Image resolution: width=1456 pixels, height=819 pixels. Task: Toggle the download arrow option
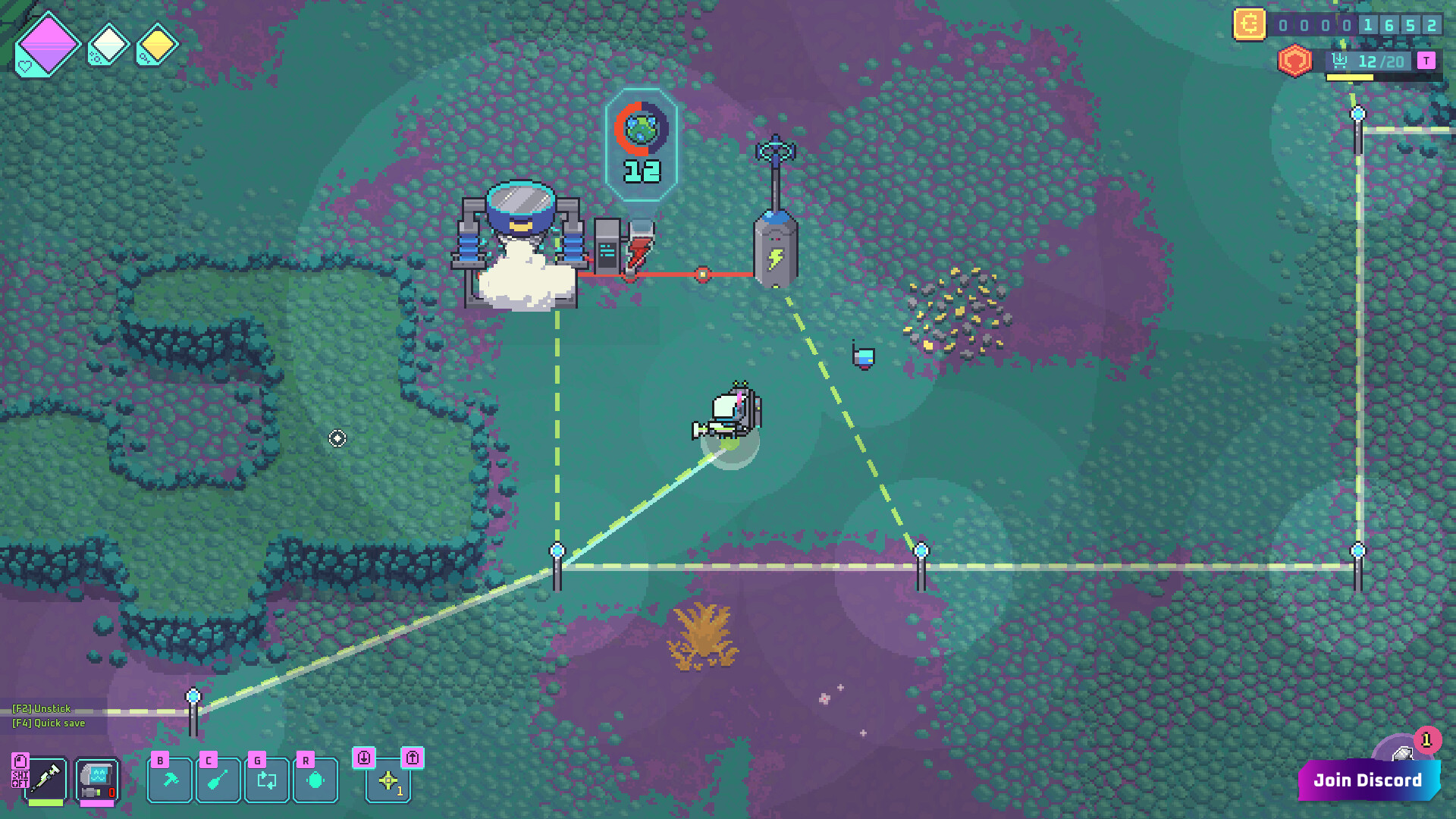[x=364, y=756]
